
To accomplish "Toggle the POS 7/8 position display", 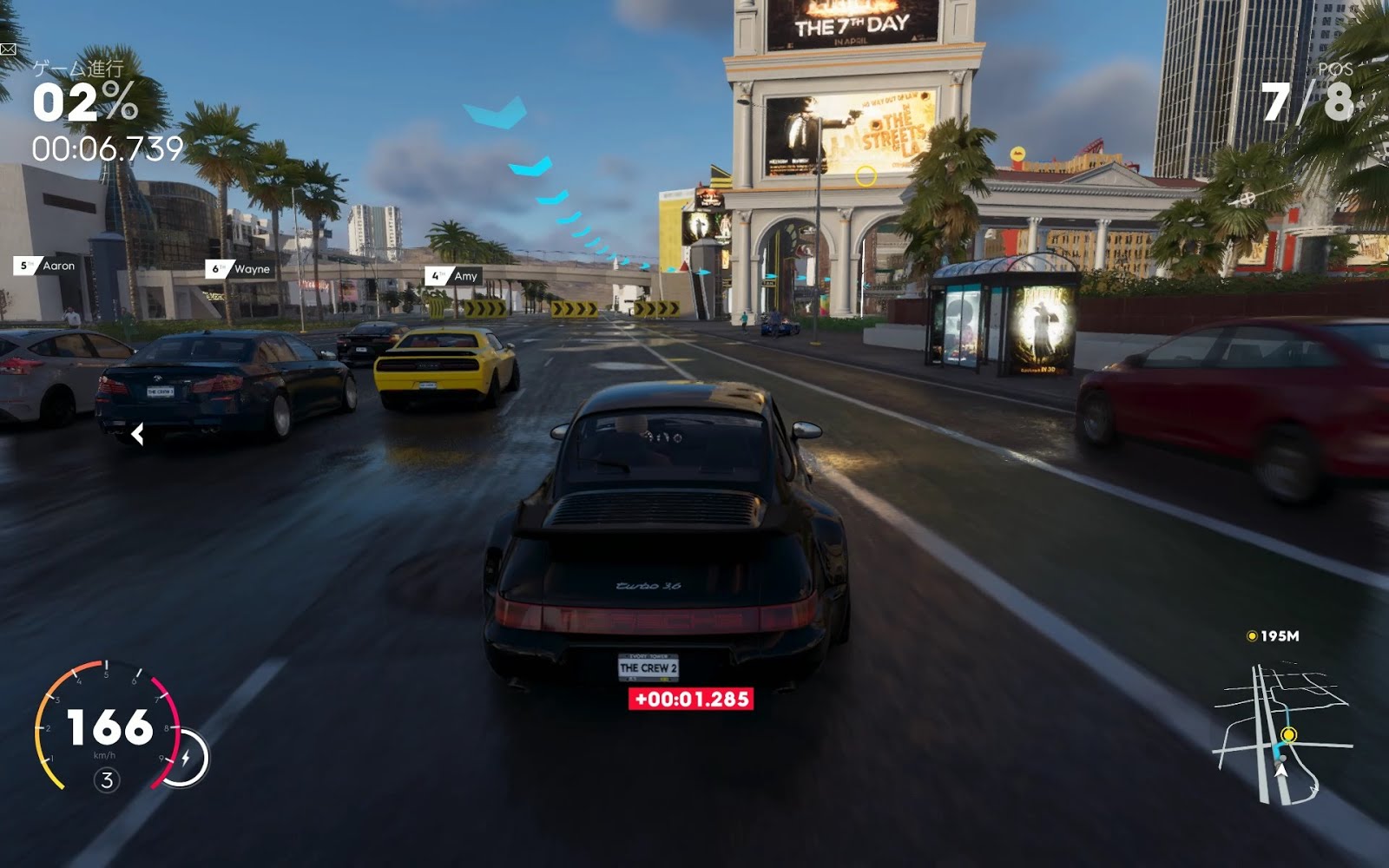I will click(1313, 91).
